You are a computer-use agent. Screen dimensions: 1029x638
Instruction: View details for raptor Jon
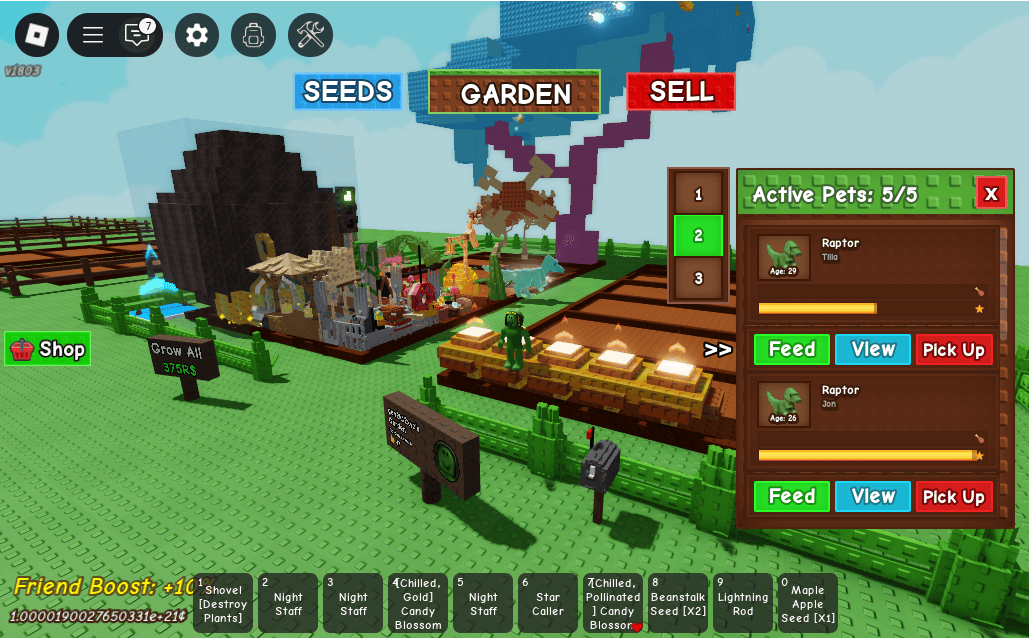pyautogui.click(x=873, y=496)
